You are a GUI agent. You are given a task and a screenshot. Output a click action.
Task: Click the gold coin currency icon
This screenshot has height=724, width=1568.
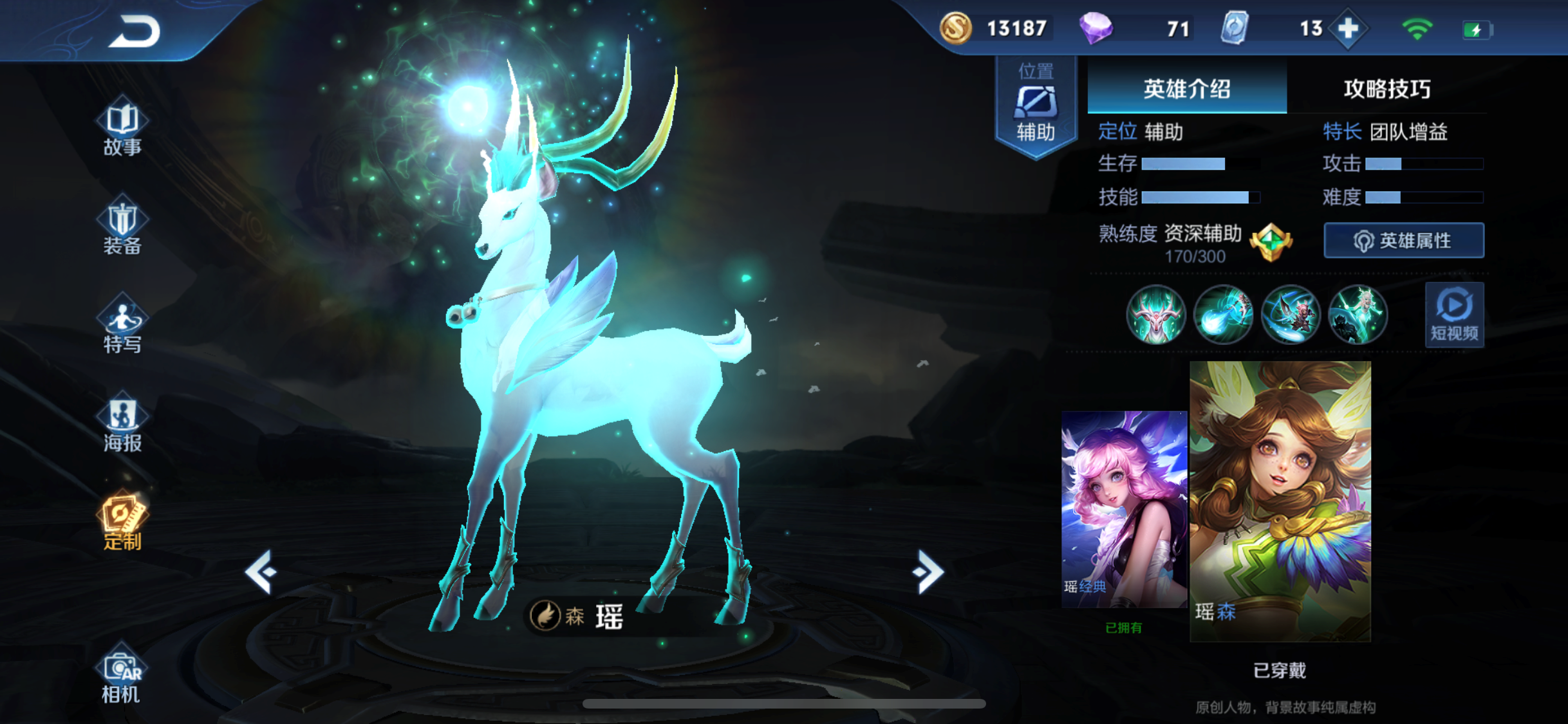point(956,28)
